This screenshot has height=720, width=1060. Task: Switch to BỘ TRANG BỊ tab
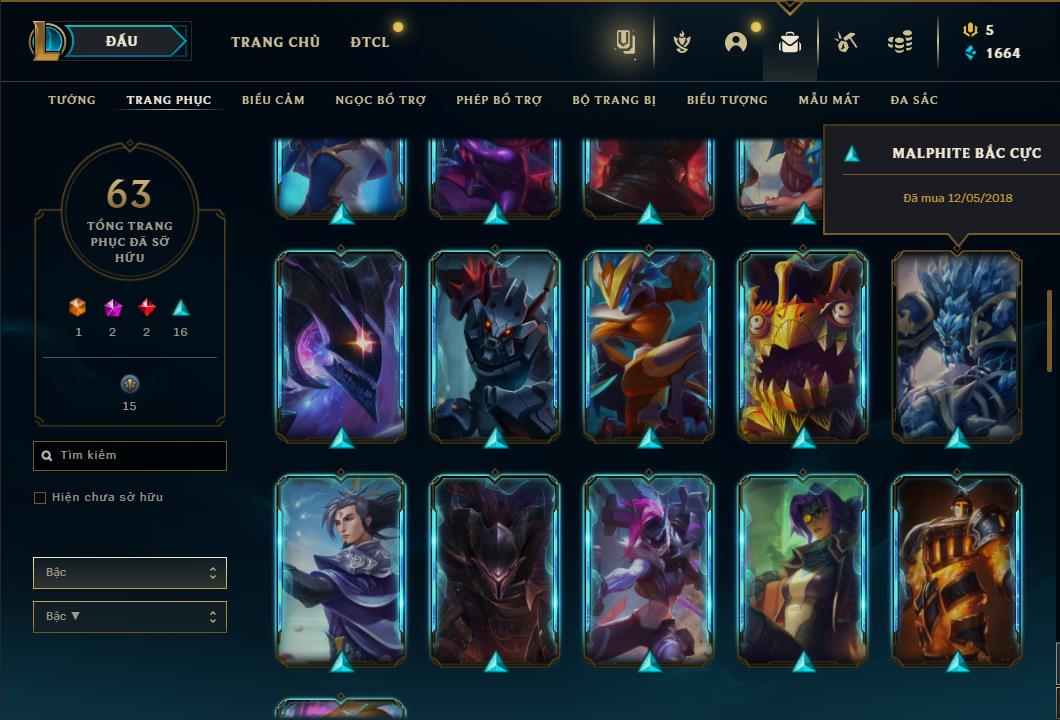pyautogui.click(x=614, y=100)
